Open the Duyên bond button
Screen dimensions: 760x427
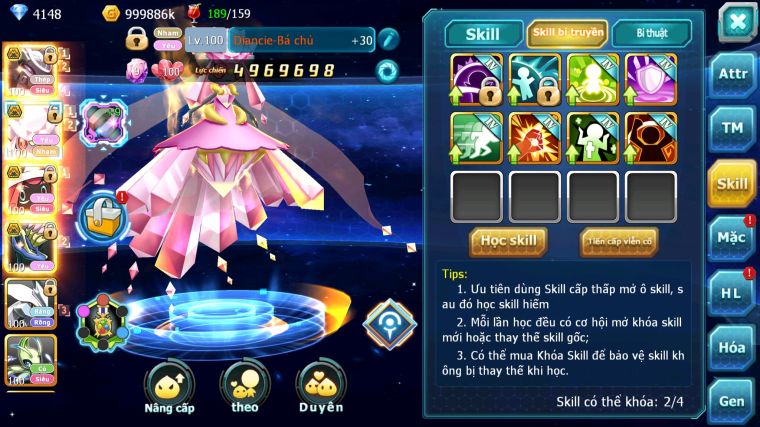(x=321, y=389)
